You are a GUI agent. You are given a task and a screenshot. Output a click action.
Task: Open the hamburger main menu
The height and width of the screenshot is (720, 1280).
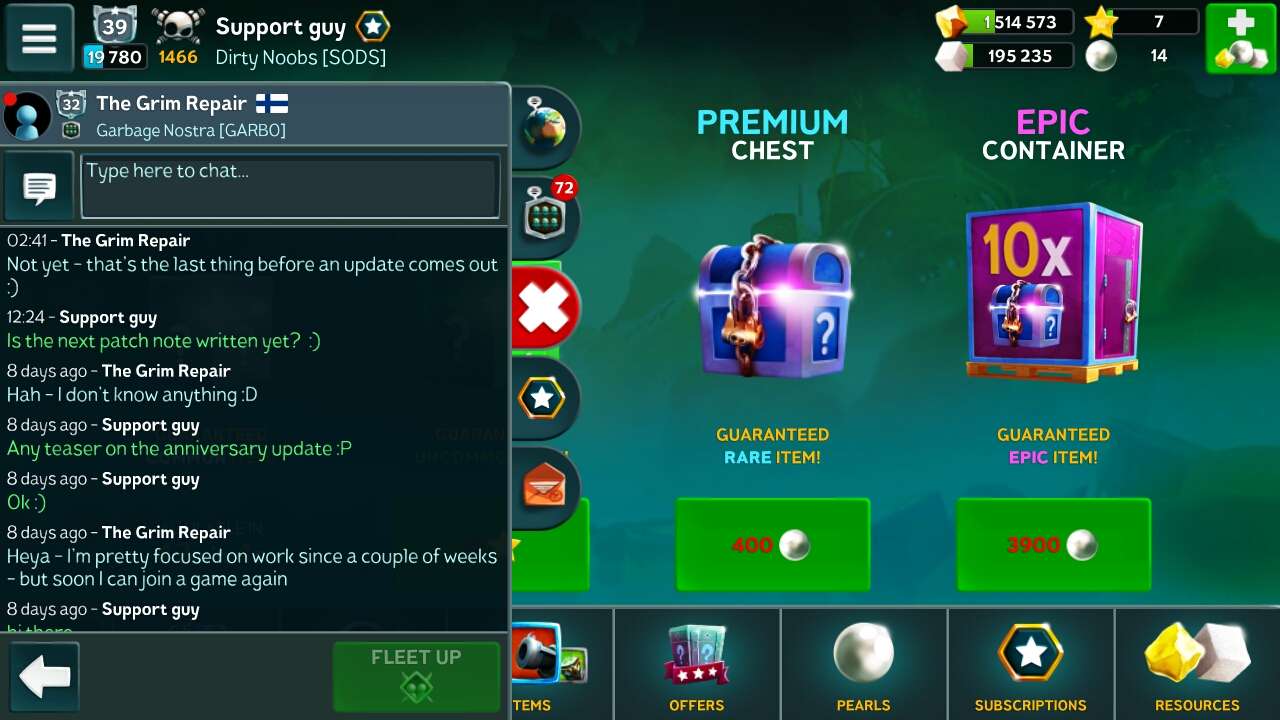40,39
